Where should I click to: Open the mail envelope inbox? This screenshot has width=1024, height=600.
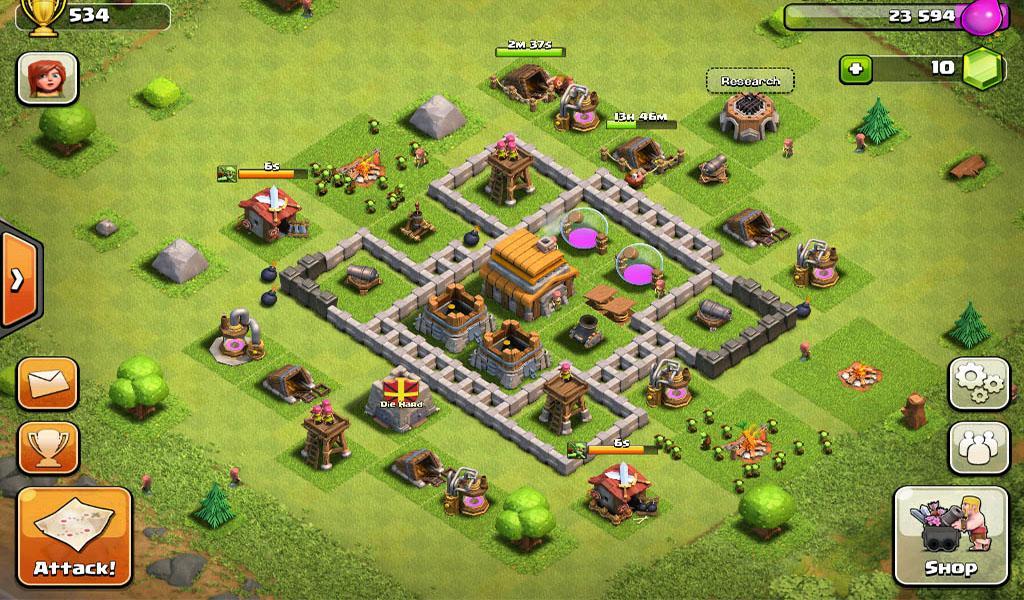coord(48,383)
